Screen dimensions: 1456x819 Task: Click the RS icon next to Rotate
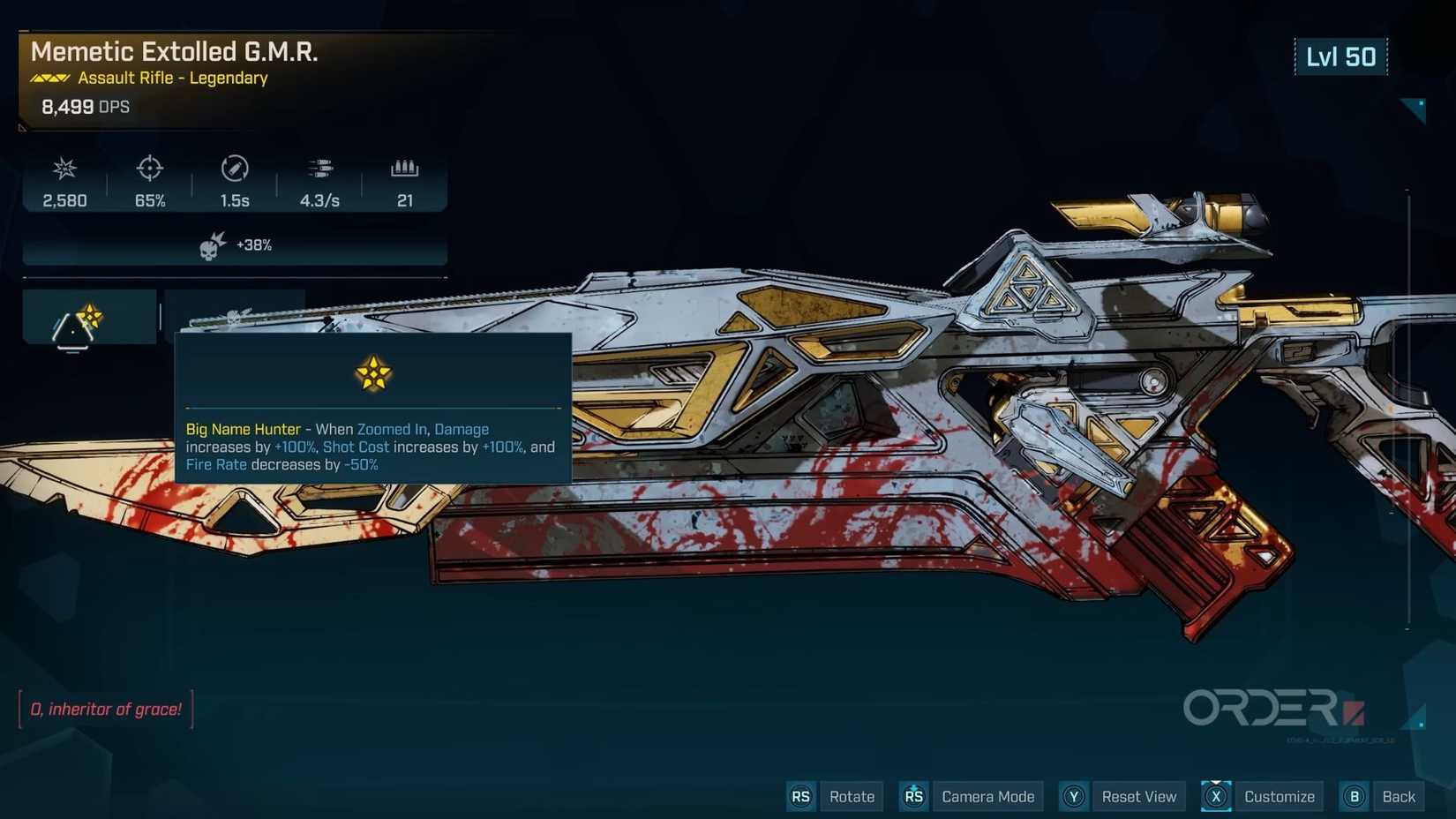coord(801,796)
